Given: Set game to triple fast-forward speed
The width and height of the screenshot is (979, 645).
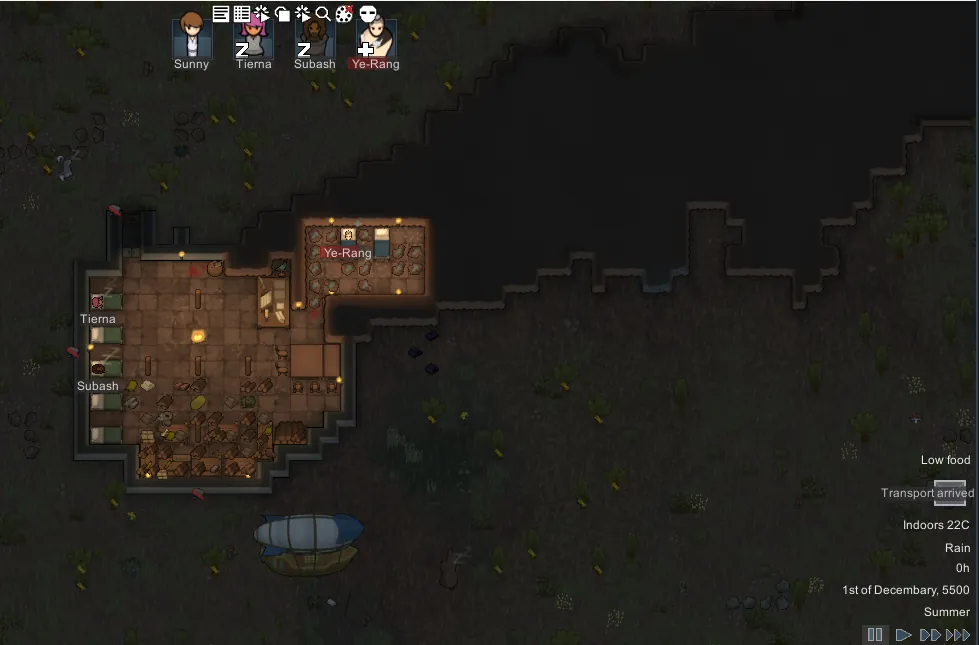Looking at the screenshot, I should [958, 634].
